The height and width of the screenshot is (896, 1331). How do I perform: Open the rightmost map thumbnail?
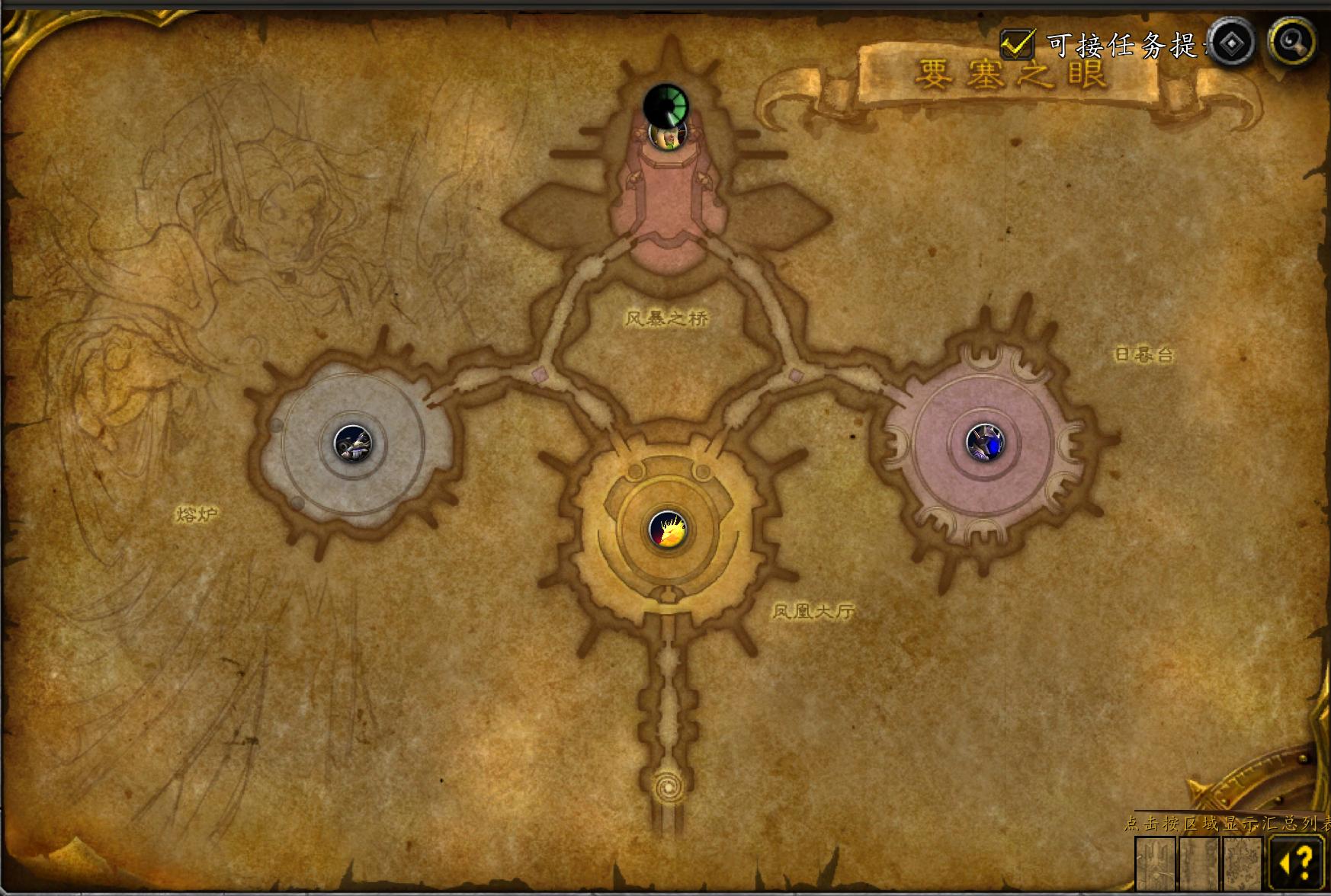(1243, 863)
